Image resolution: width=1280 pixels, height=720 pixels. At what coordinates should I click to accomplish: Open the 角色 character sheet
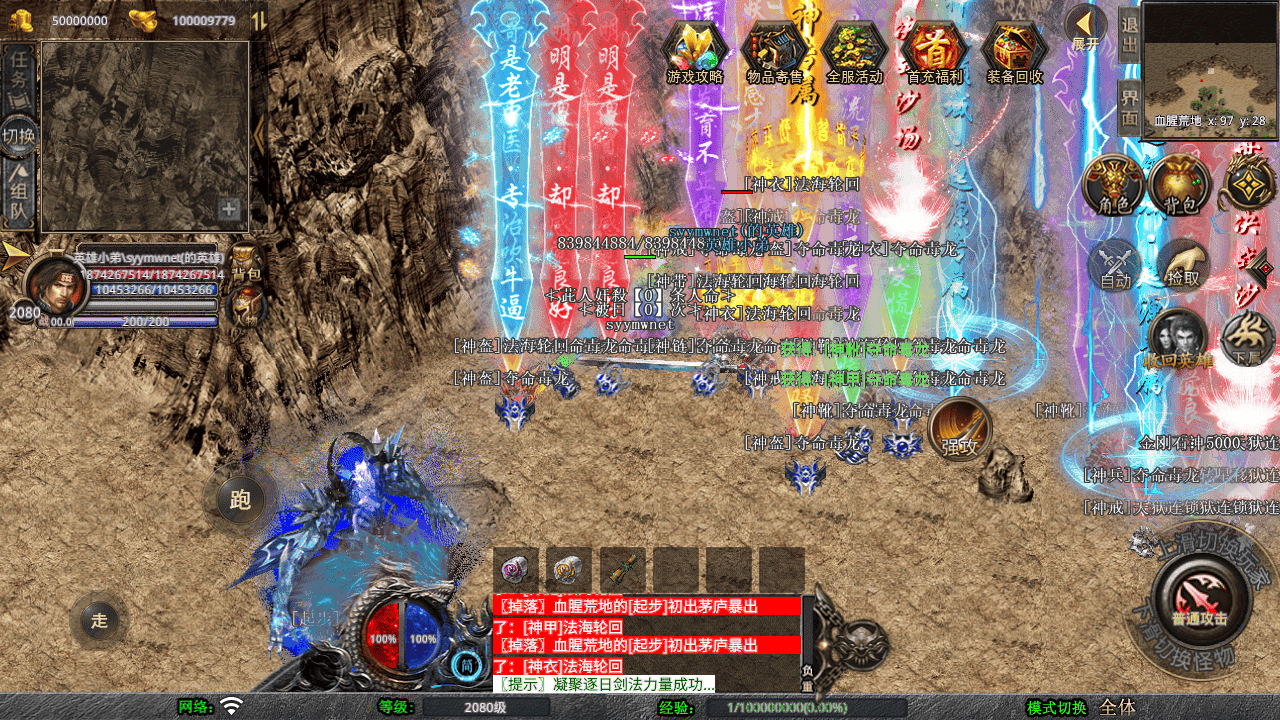click(1114, 186)
